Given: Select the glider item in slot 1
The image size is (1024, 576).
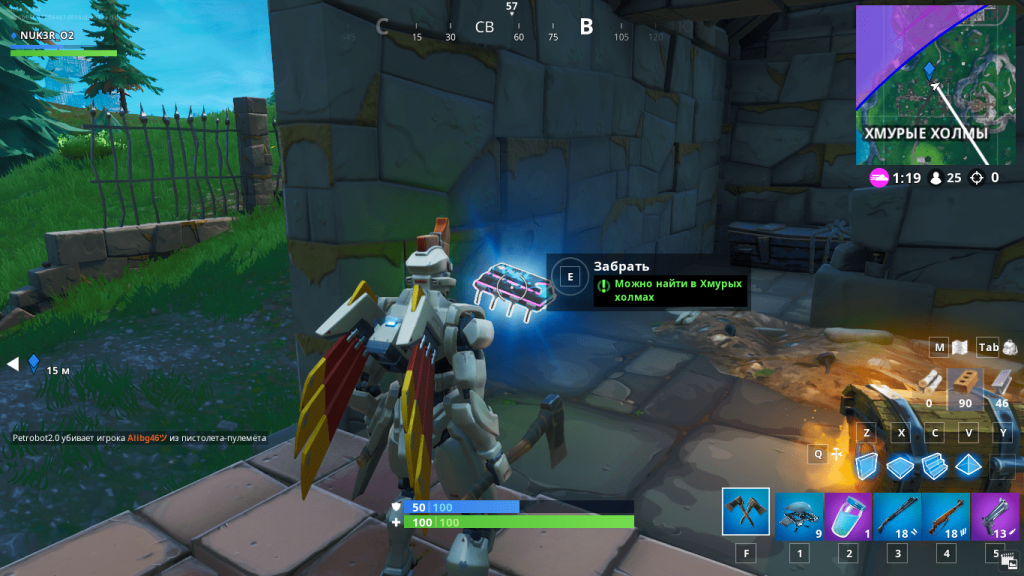Looking at the screenshot, I should [799, 516].
